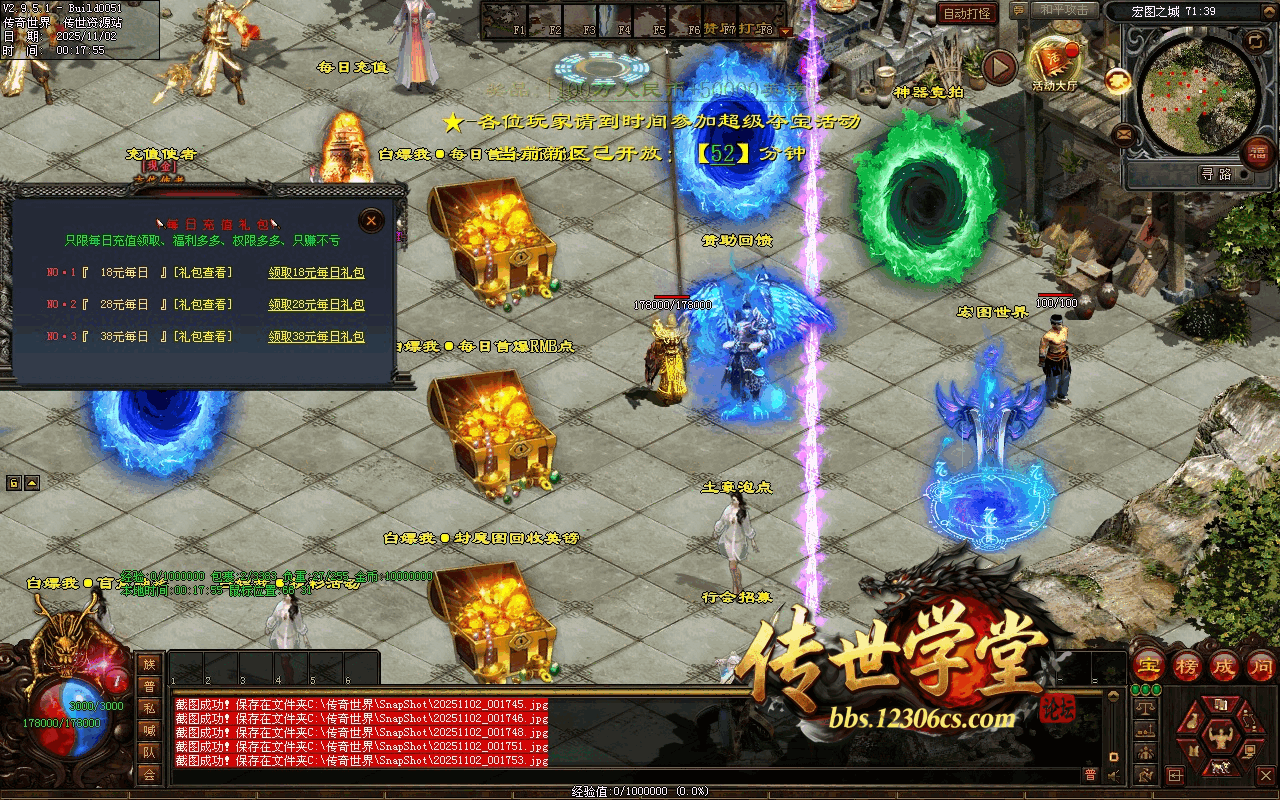
Task: Open the 问 help button
Action: (1261, 665)
